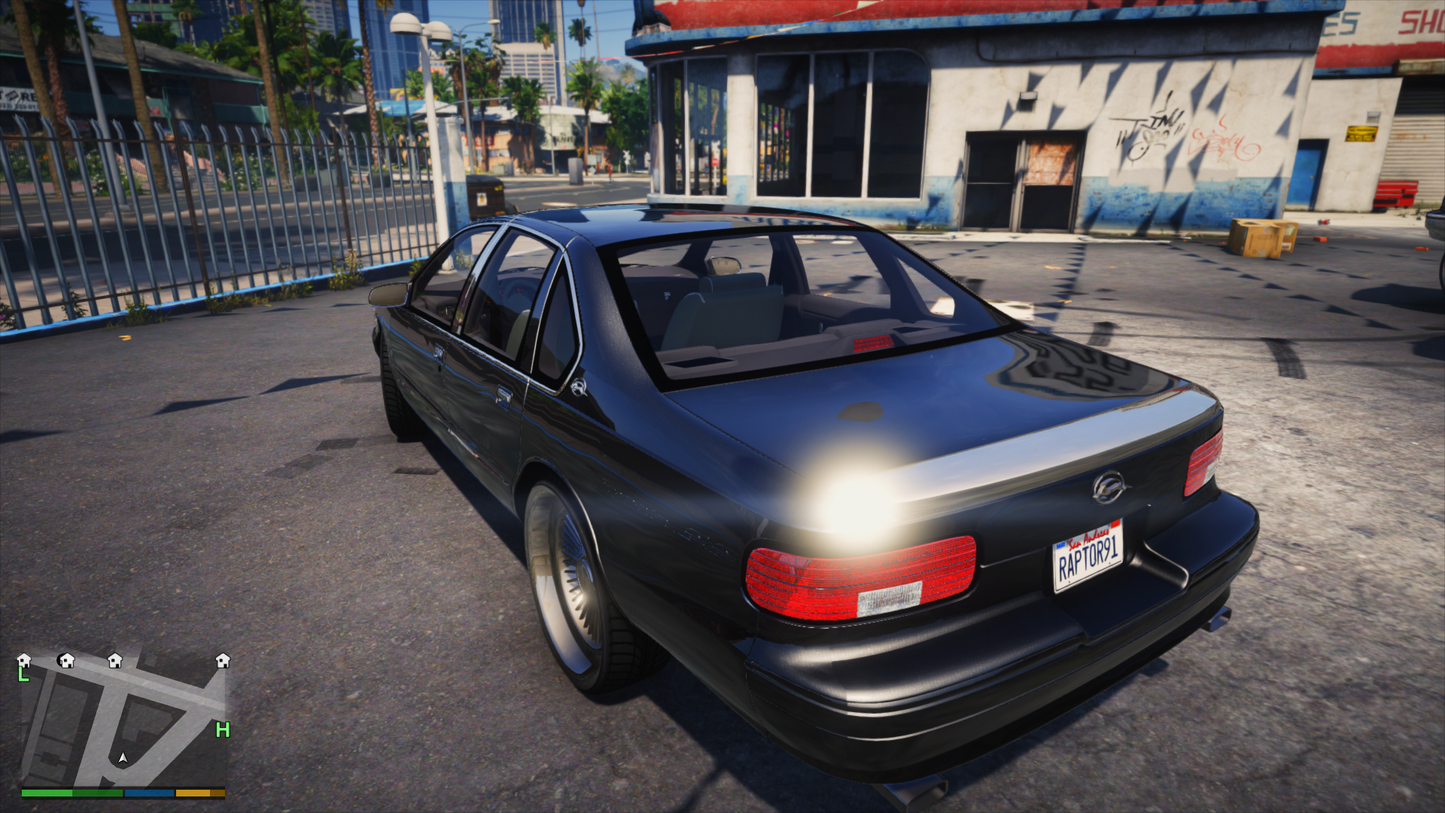
Task: Select the green L map blip
Action: (x=23, y=675)
